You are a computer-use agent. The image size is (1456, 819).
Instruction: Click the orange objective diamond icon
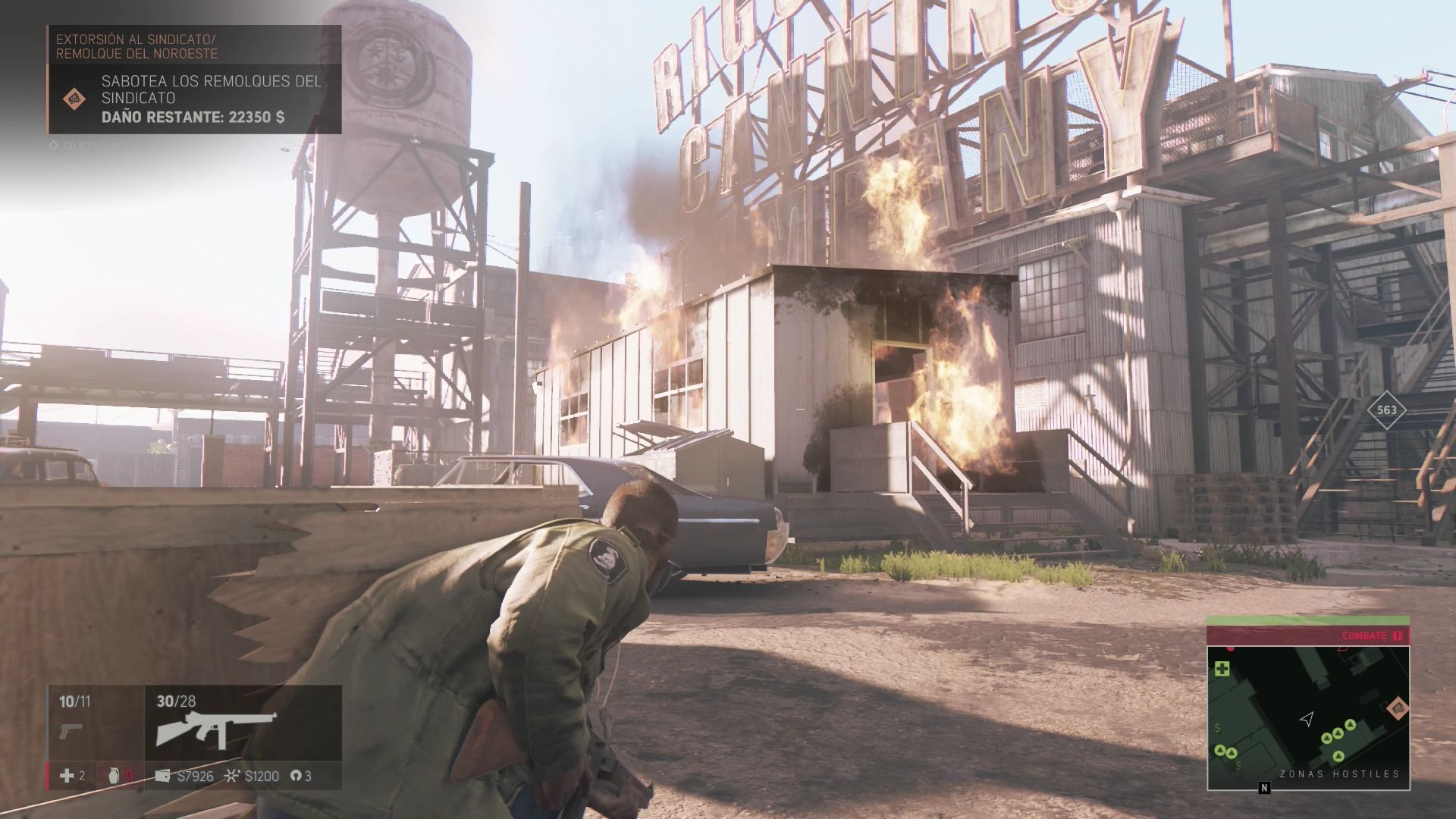pyautogui.click(x=74, y=98)
